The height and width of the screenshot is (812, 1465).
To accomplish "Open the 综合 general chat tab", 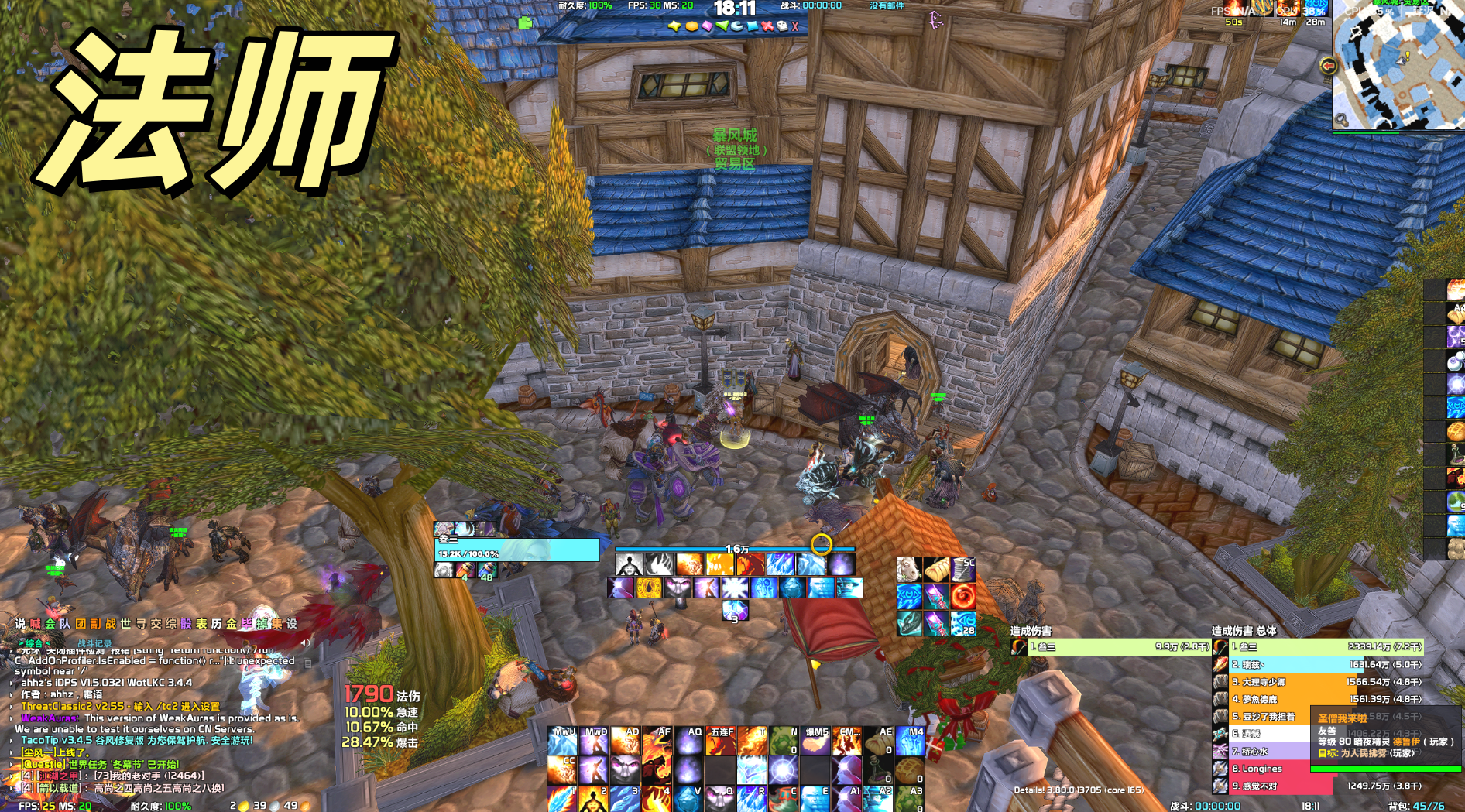I will pos(34,643).
